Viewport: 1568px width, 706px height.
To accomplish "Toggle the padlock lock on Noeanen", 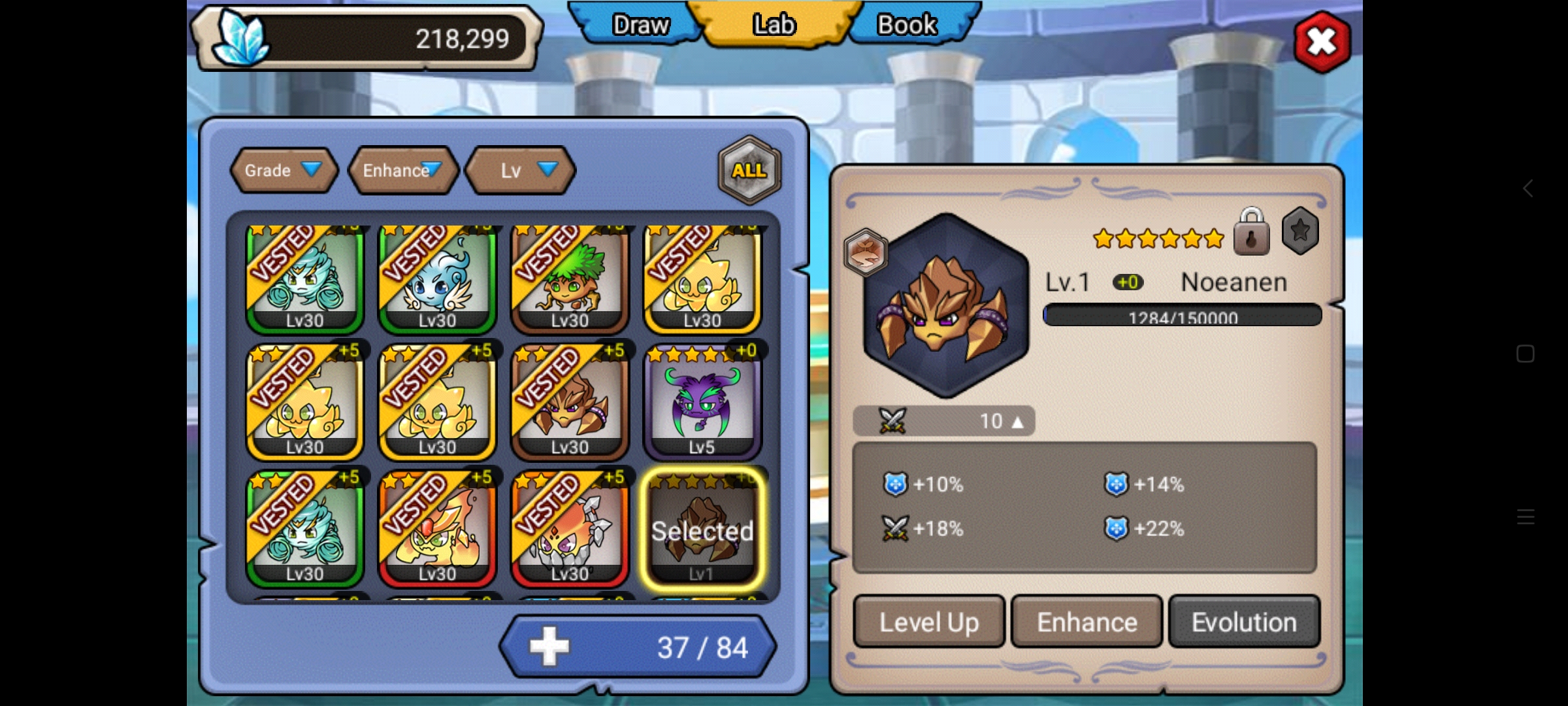I will 1251,233.
